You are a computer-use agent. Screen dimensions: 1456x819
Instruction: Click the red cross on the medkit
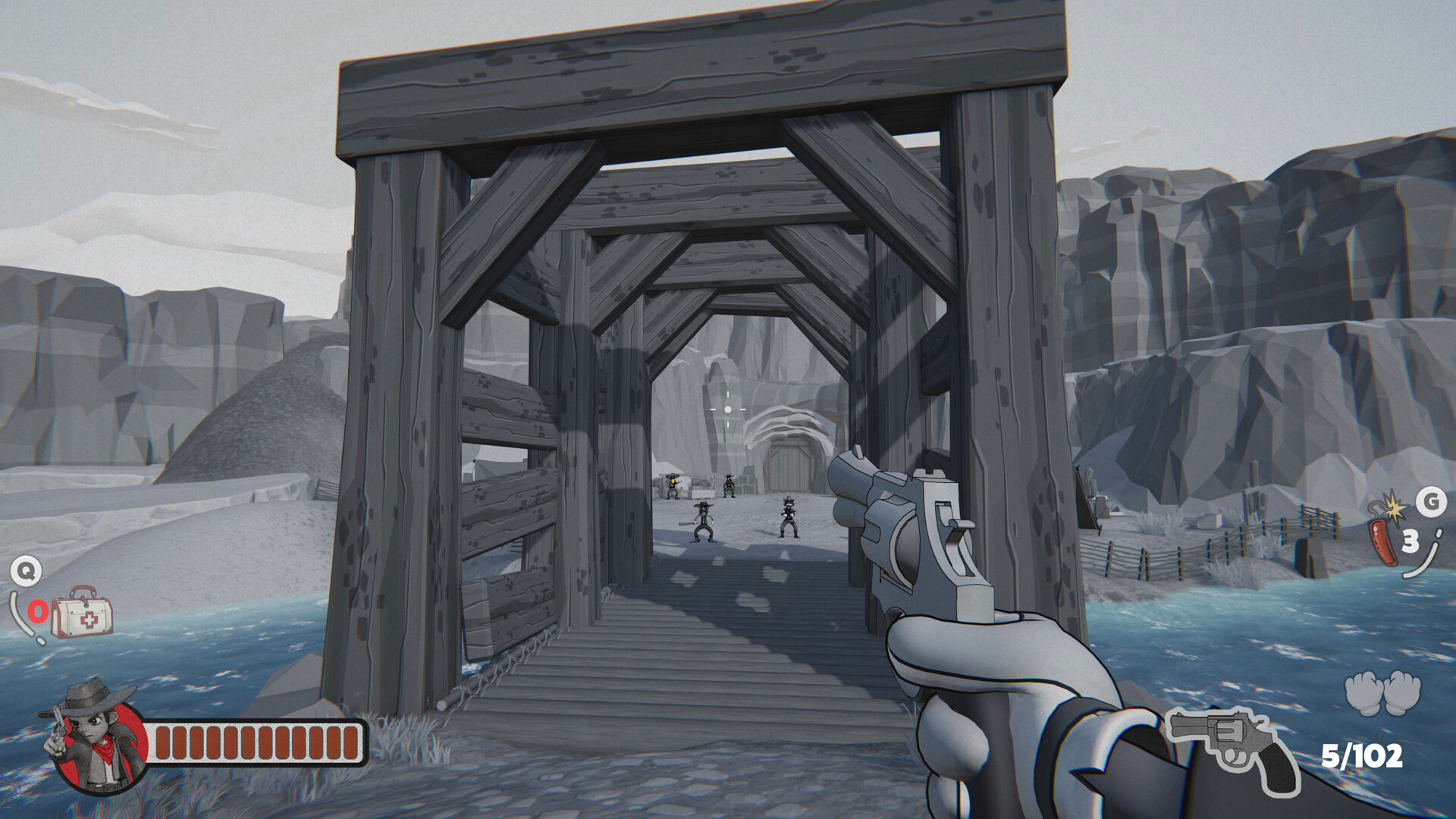click(90, 620)
